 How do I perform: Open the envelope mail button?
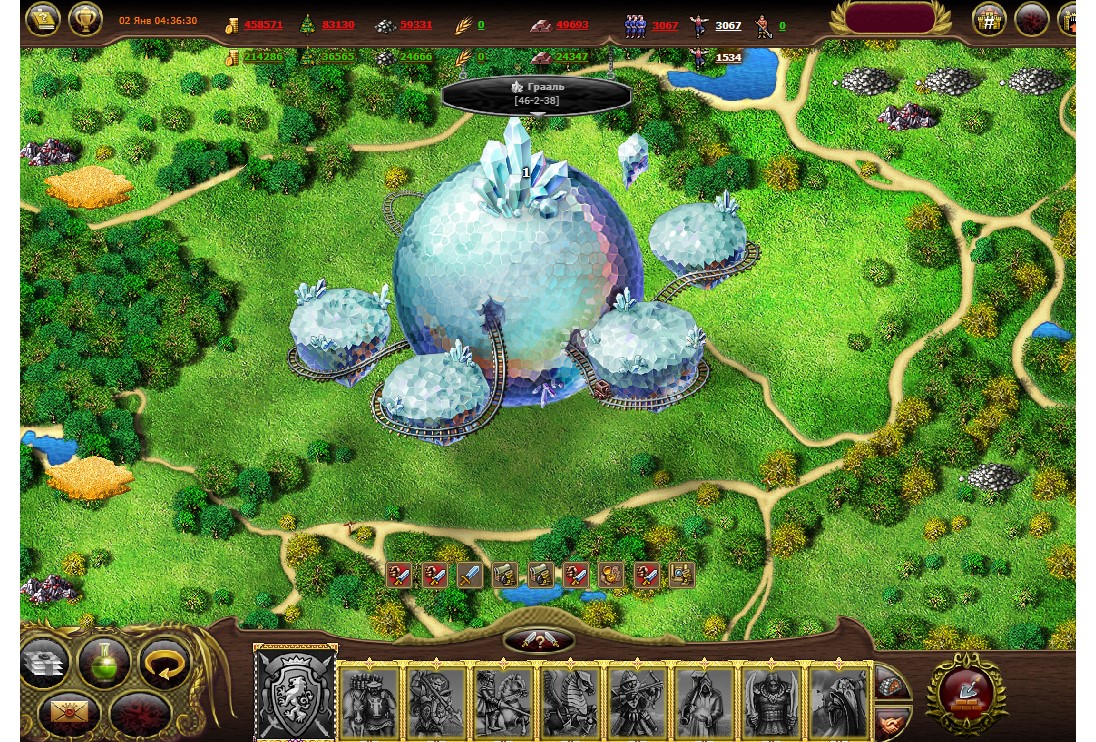pos(68,713)
